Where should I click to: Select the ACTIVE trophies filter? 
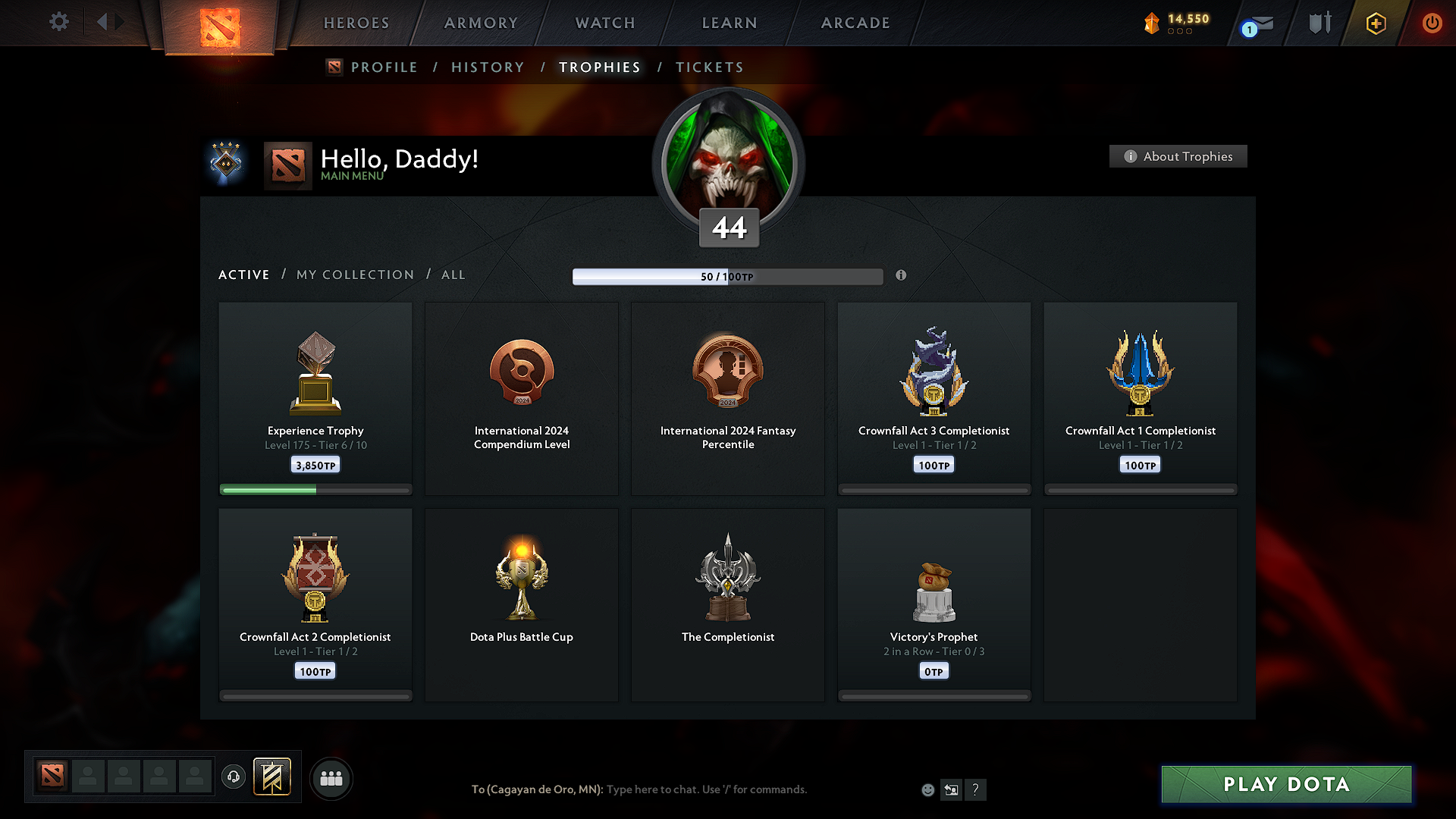(243, 275)
